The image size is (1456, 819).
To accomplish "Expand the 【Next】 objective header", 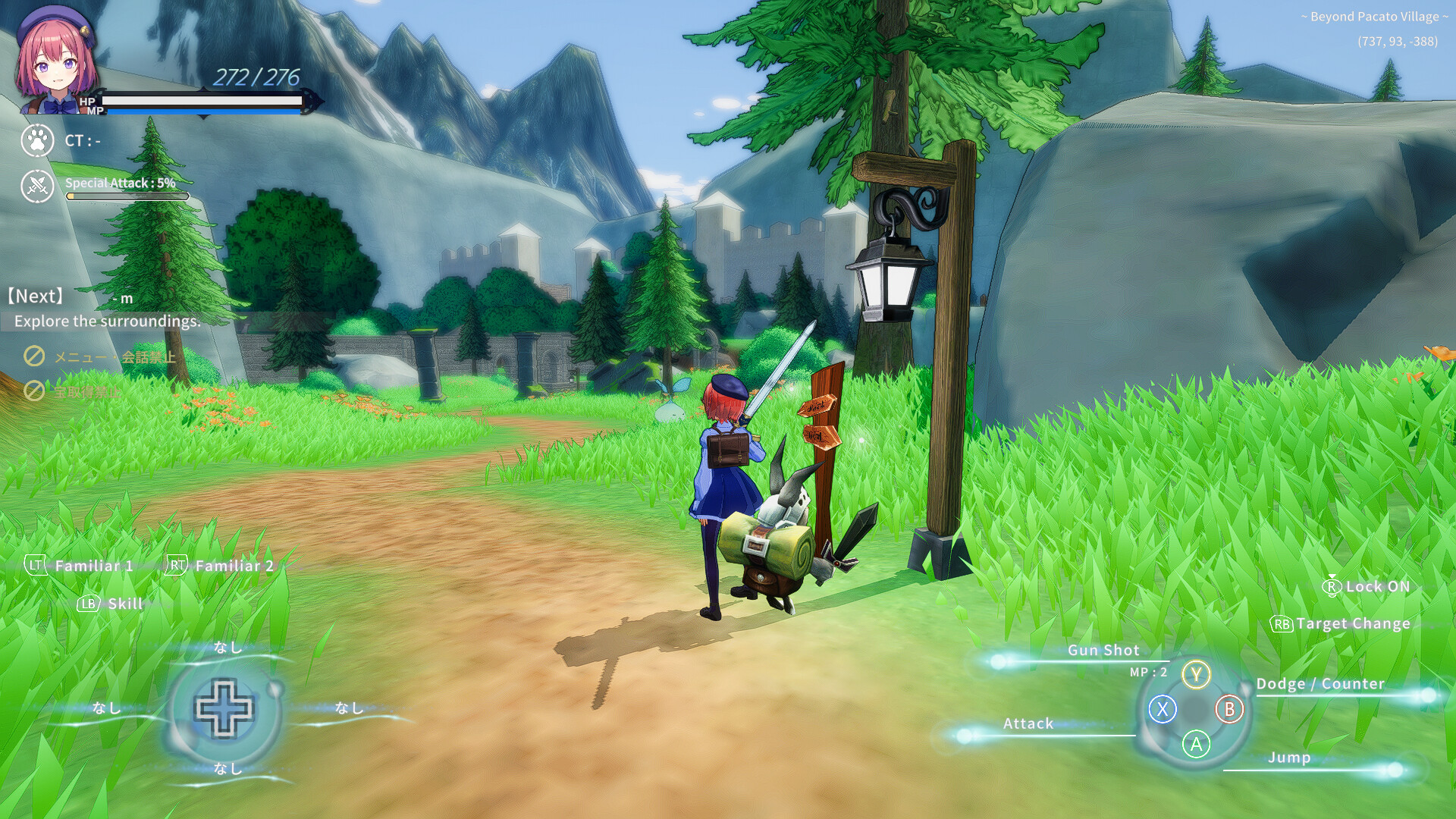I will tap(35, 296).
